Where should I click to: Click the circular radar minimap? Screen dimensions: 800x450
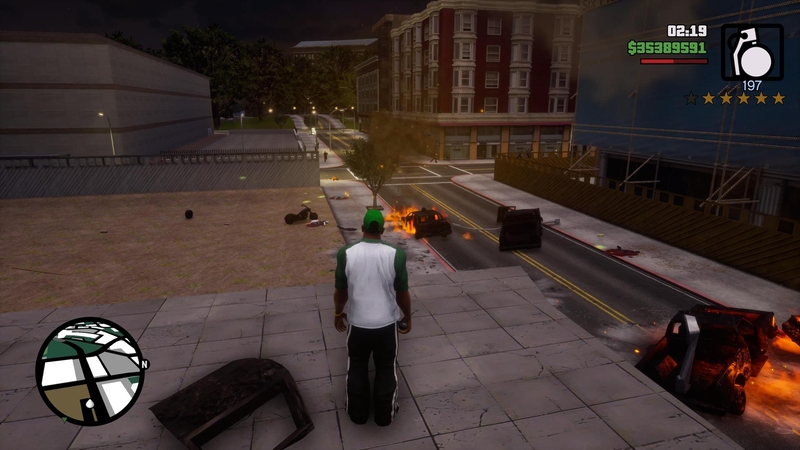(90, 371)
